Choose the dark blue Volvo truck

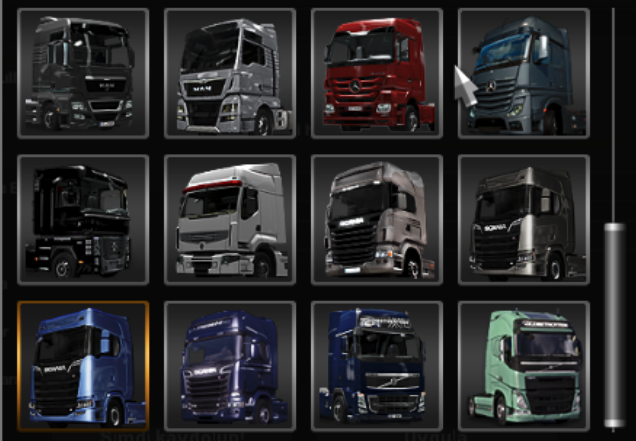[x=376, y=366]
